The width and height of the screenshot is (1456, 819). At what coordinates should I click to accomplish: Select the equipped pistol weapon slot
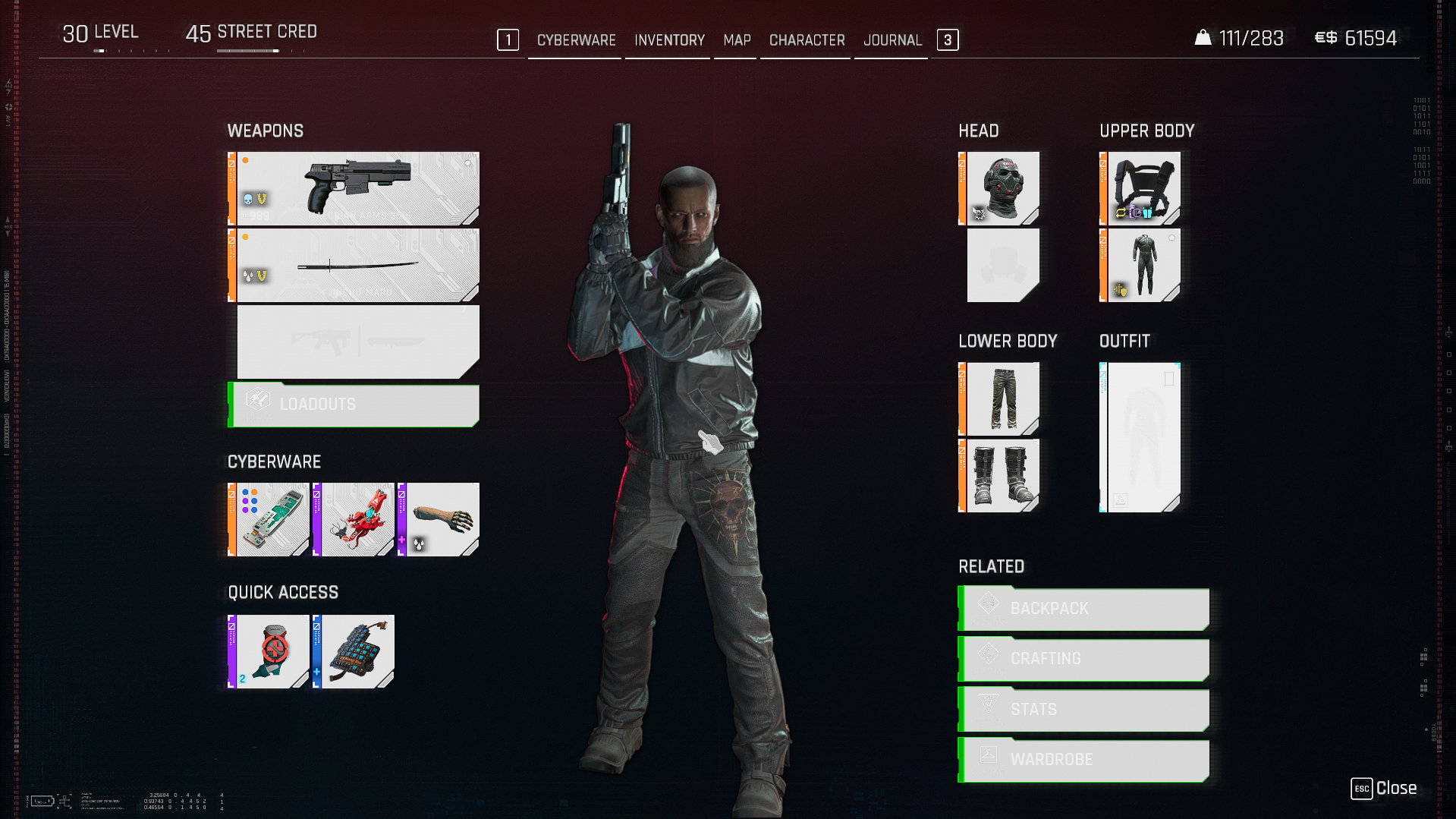click(x=357, y=188)
